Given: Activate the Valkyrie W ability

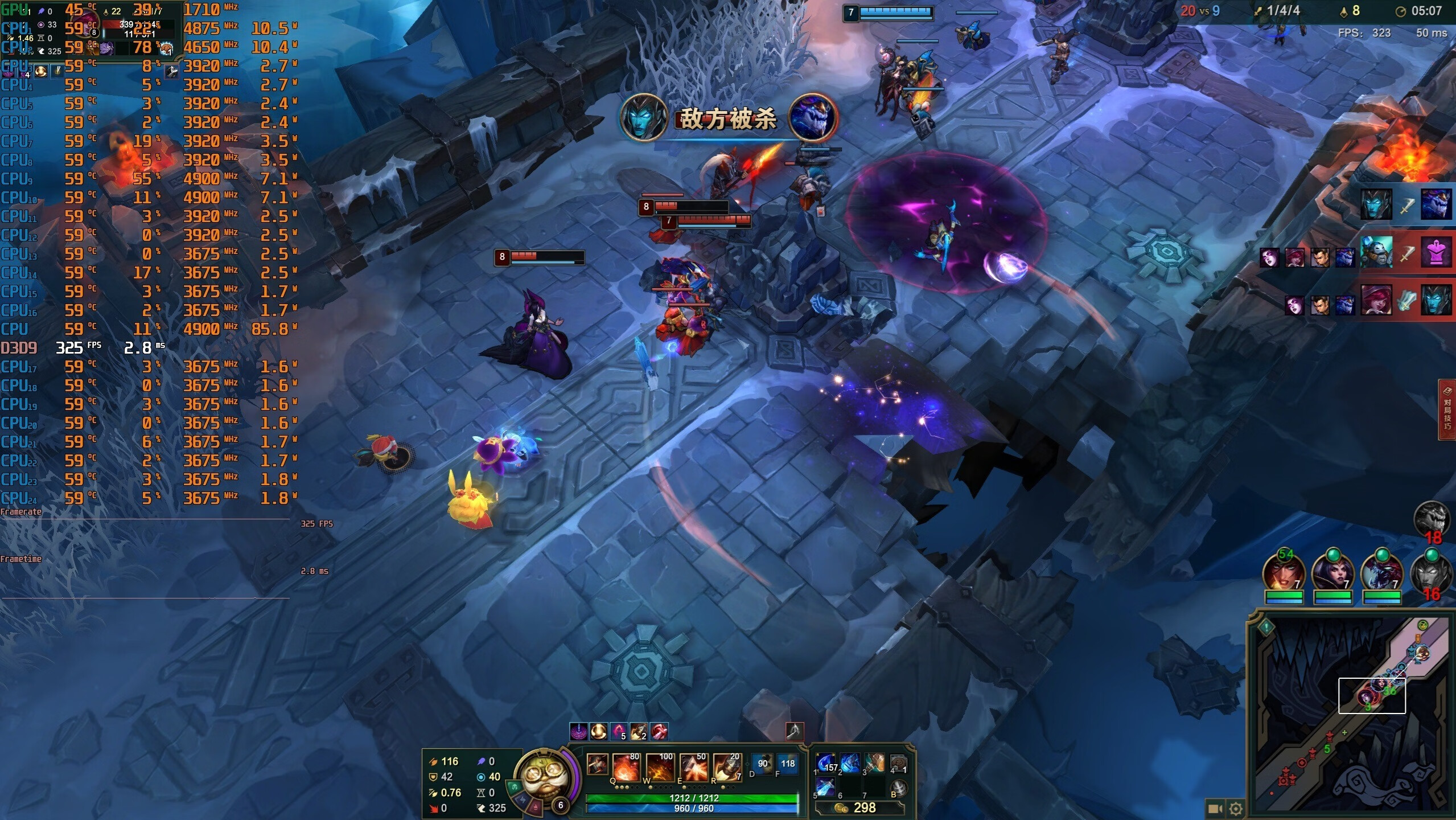Looking at the screenshot, I should point(660,767).
